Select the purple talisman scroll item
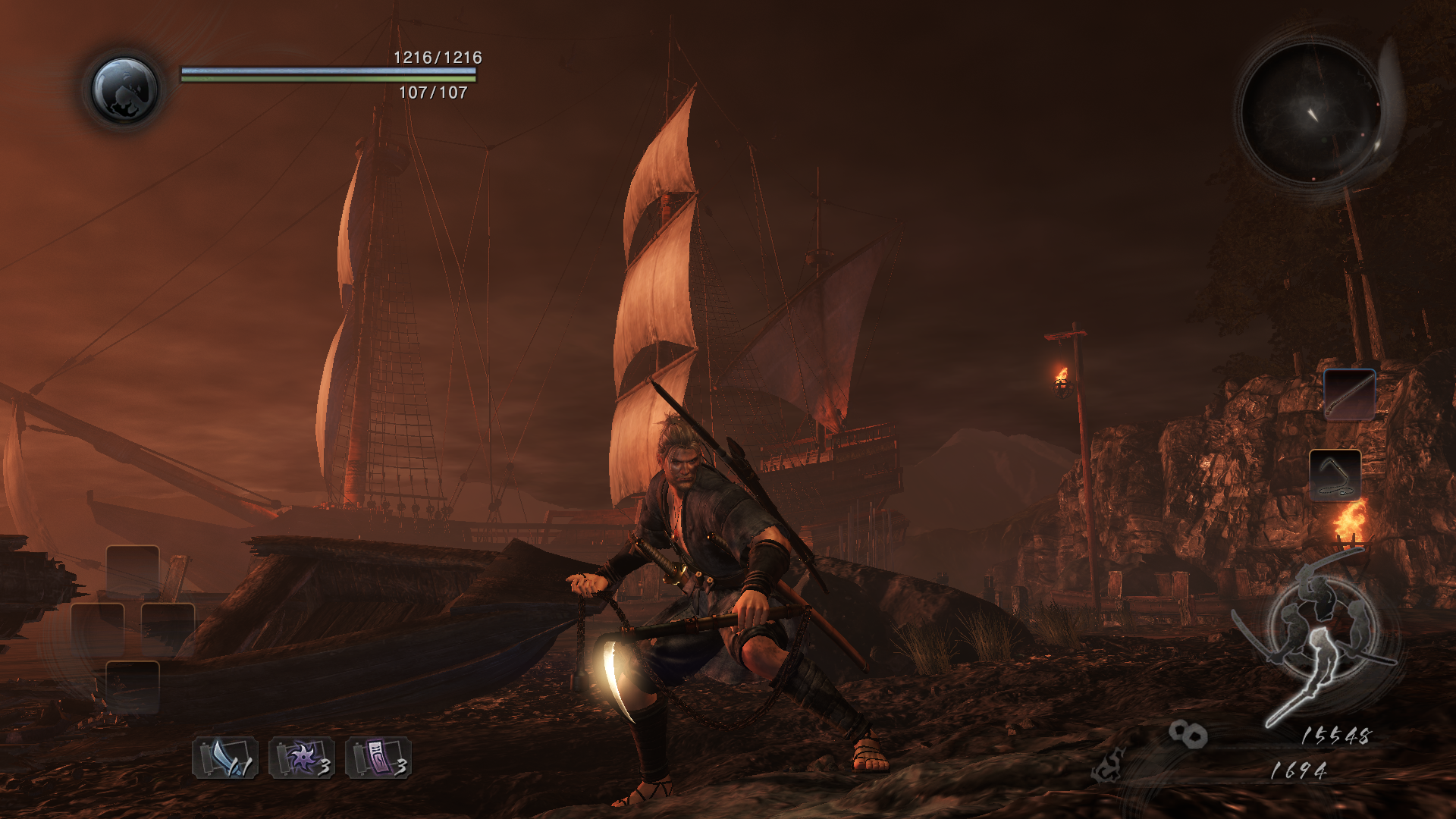Screen dimensions: 1456x819 click(378, 758)
